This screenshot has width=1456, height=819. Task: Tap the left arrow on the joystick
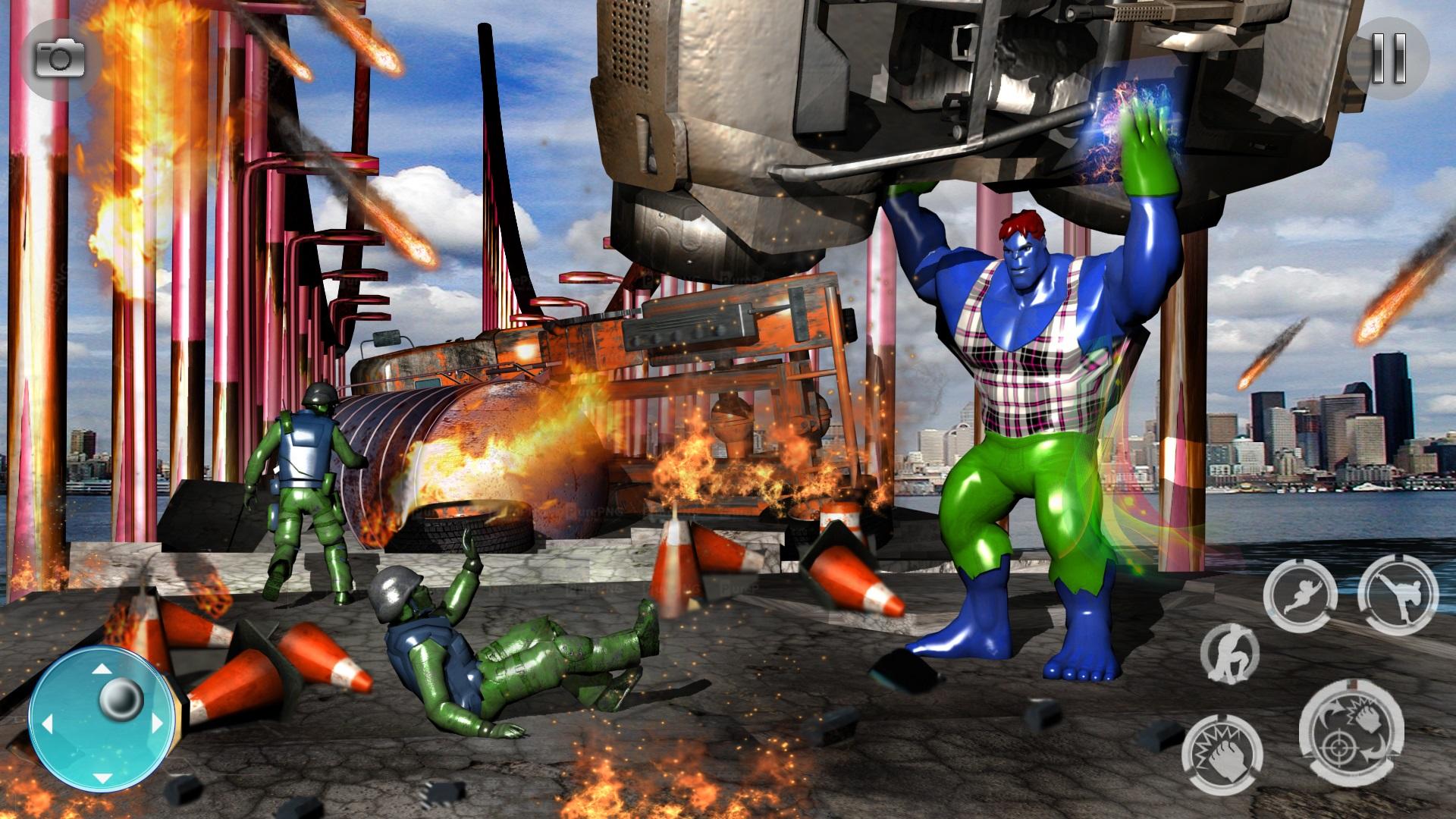[x=49, y=724]
